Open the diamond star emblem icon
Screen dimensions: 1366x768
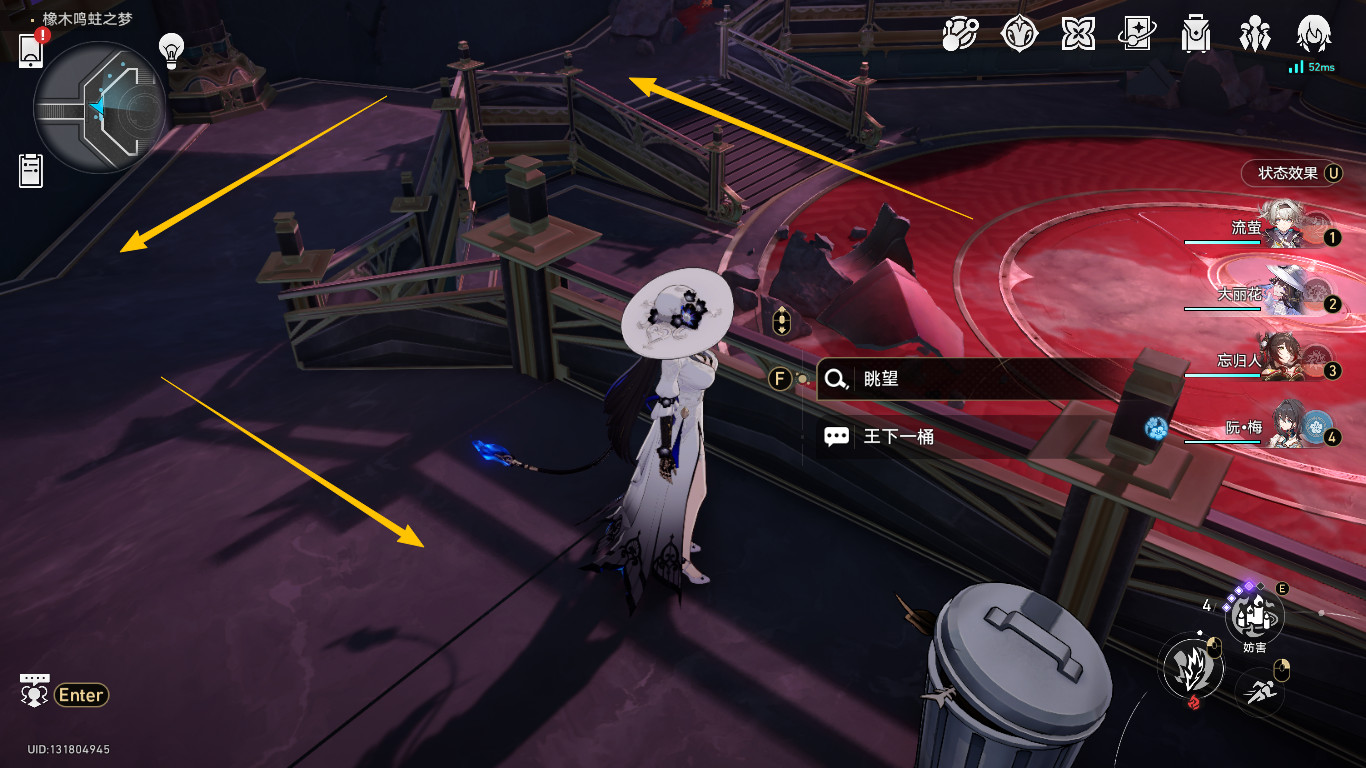pyautogui.click(x=1019, y=35)
